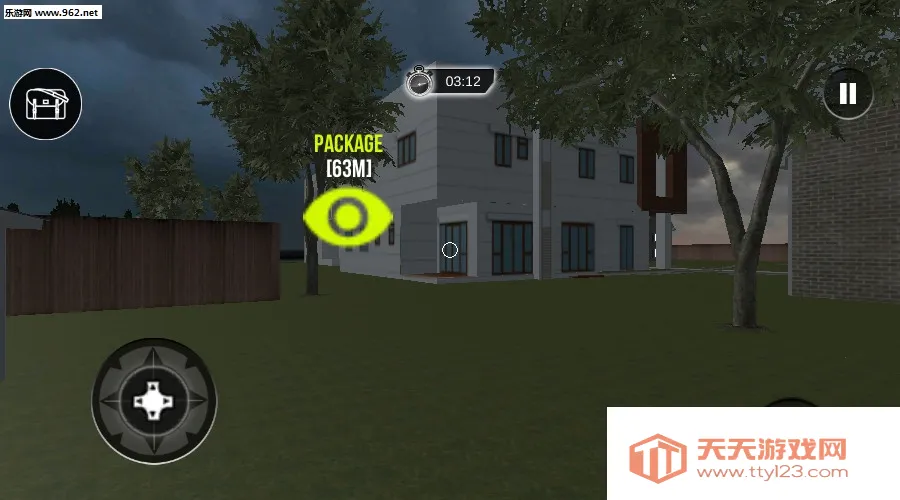Pause the game
The image size is (900, 500).
(x=848, y=94)
